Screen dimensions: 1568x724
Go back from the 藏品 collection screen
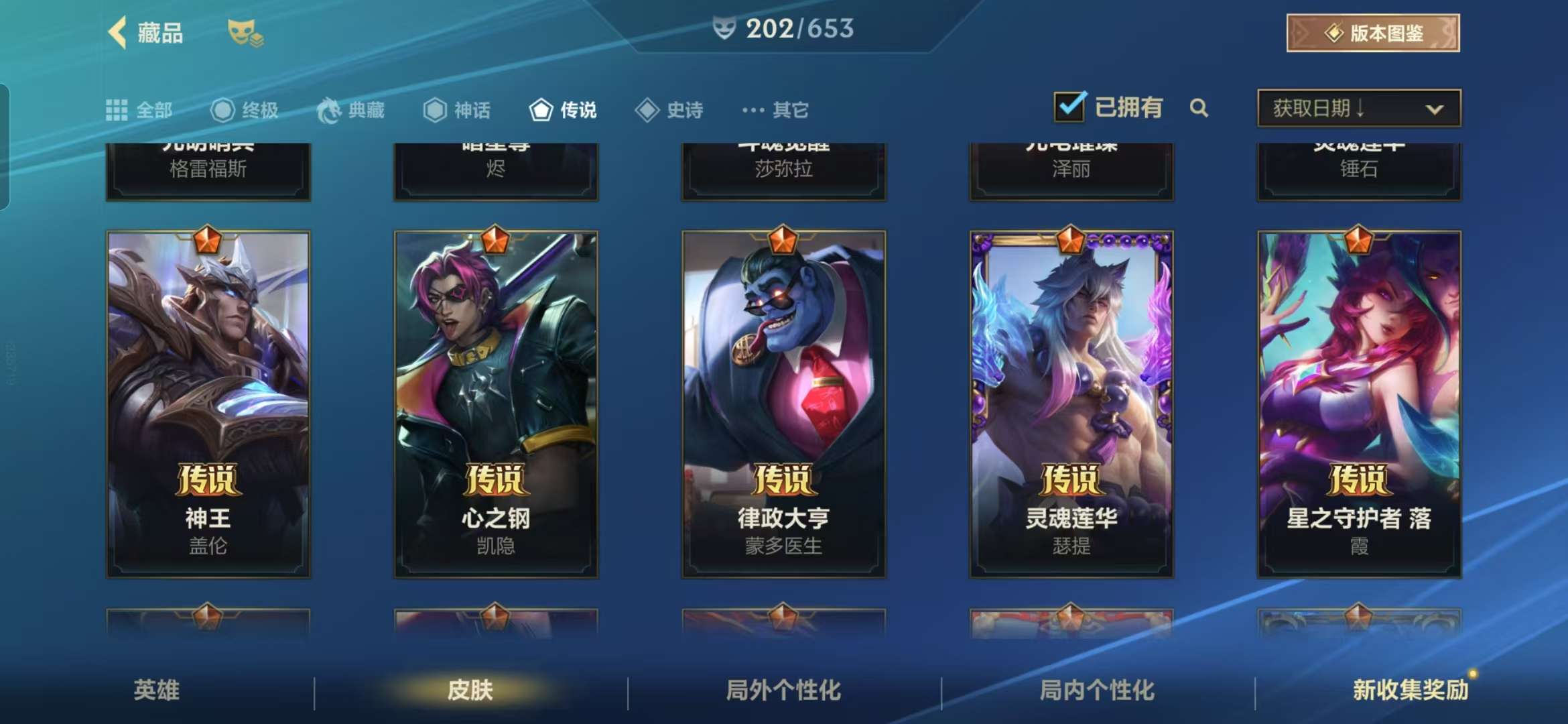[119, 33]
